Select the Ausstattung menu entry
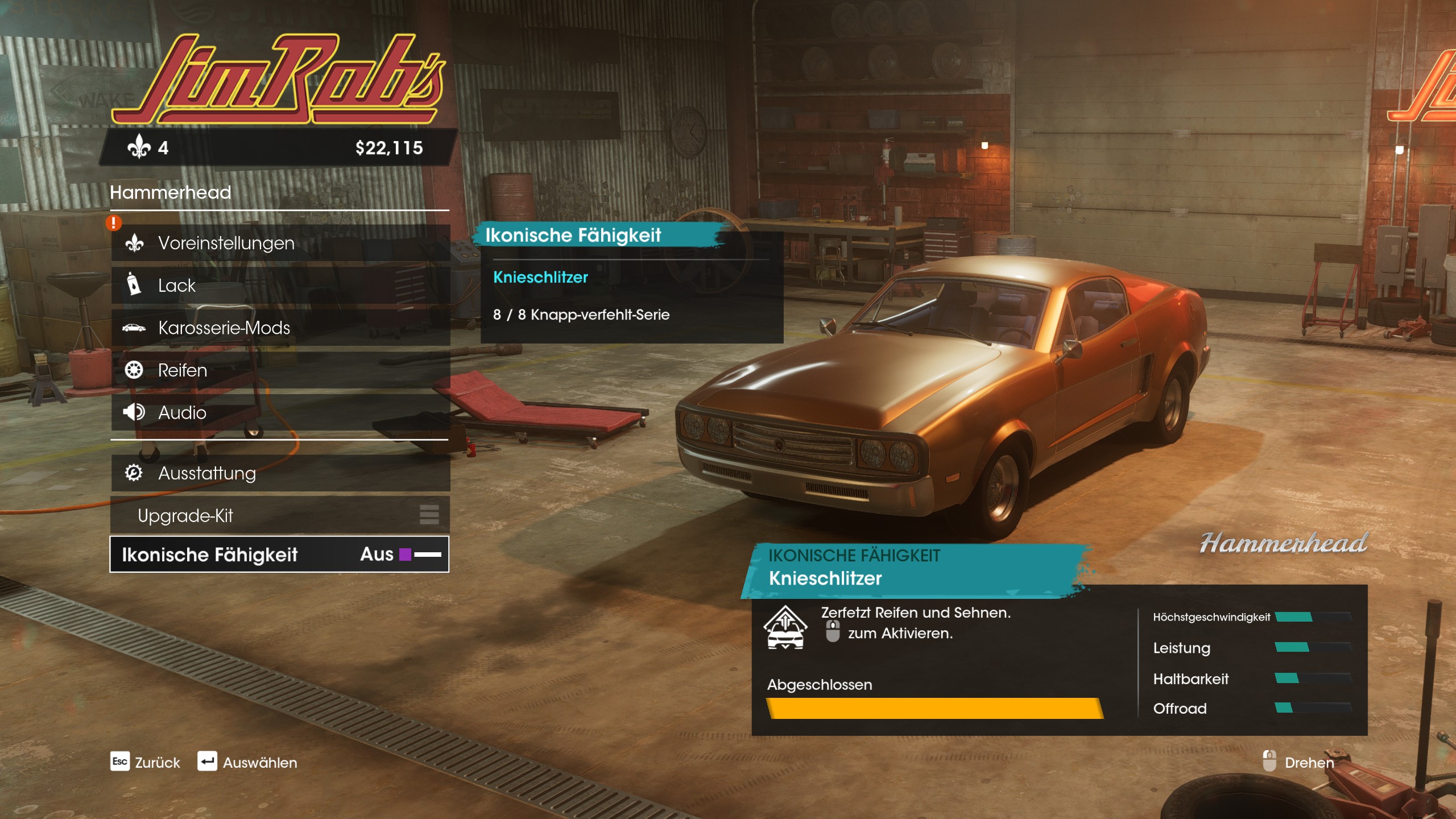This screenshot has height=819, width=1456. pyautogui.click(x=280, y=473)
